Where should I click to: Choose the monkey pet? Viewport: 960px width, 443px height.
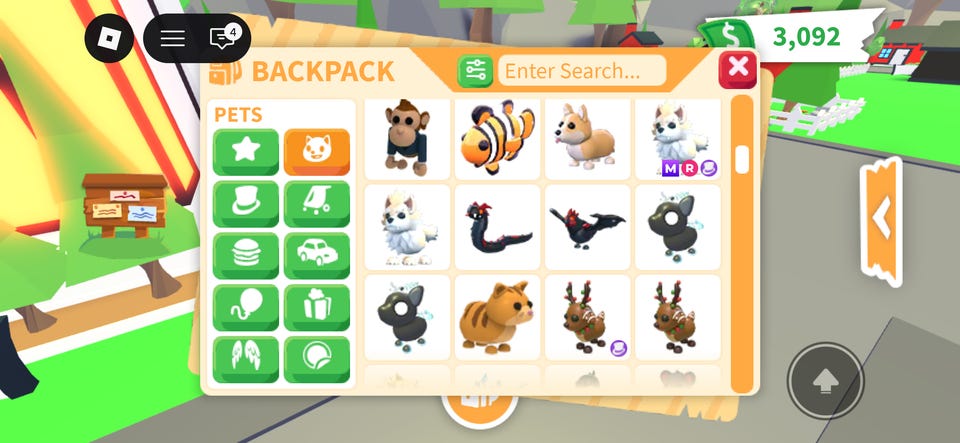point(407,139)
